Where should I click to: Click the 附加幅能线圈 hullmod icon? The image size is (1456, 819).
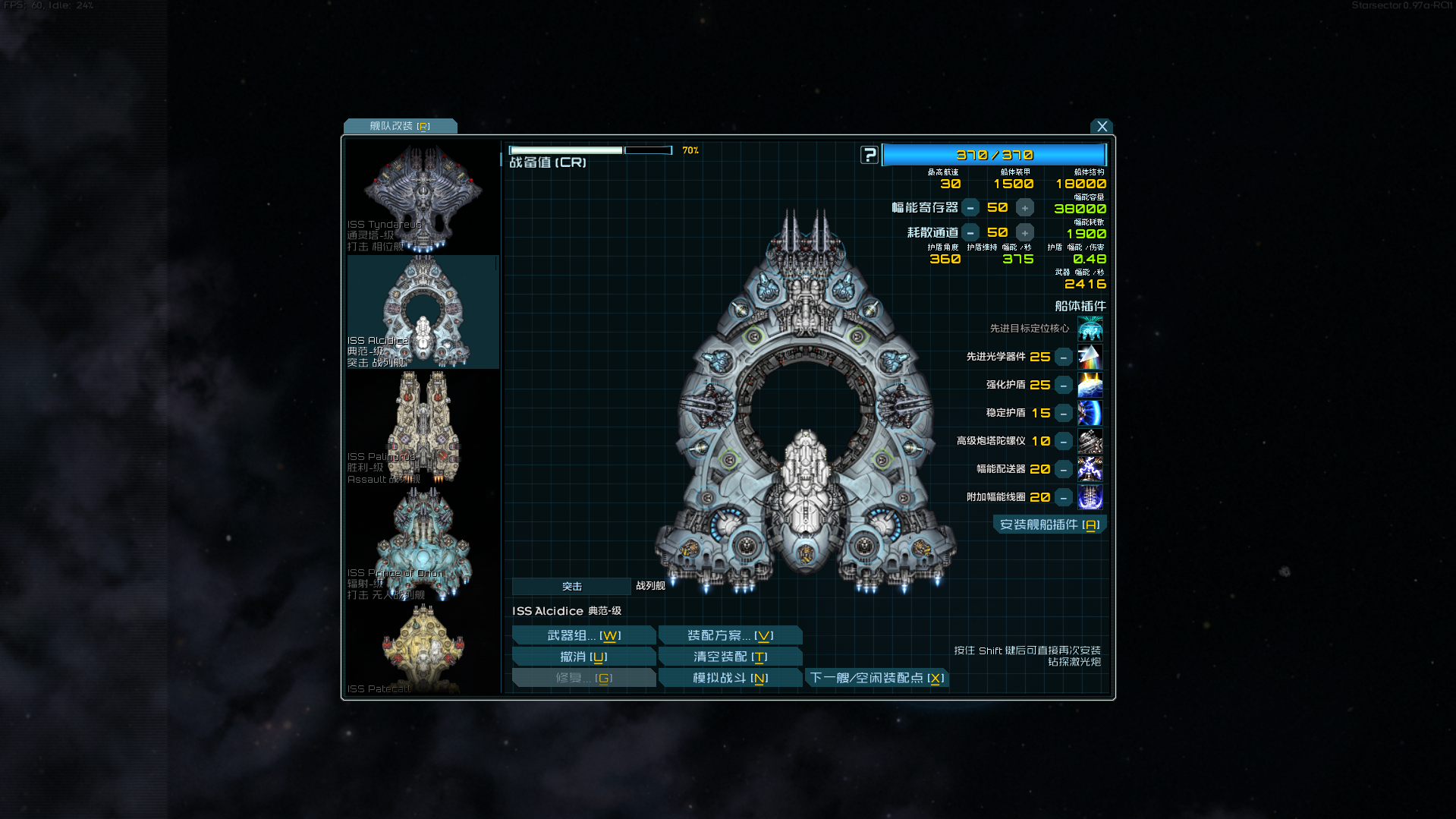[x=1090, y=497]
